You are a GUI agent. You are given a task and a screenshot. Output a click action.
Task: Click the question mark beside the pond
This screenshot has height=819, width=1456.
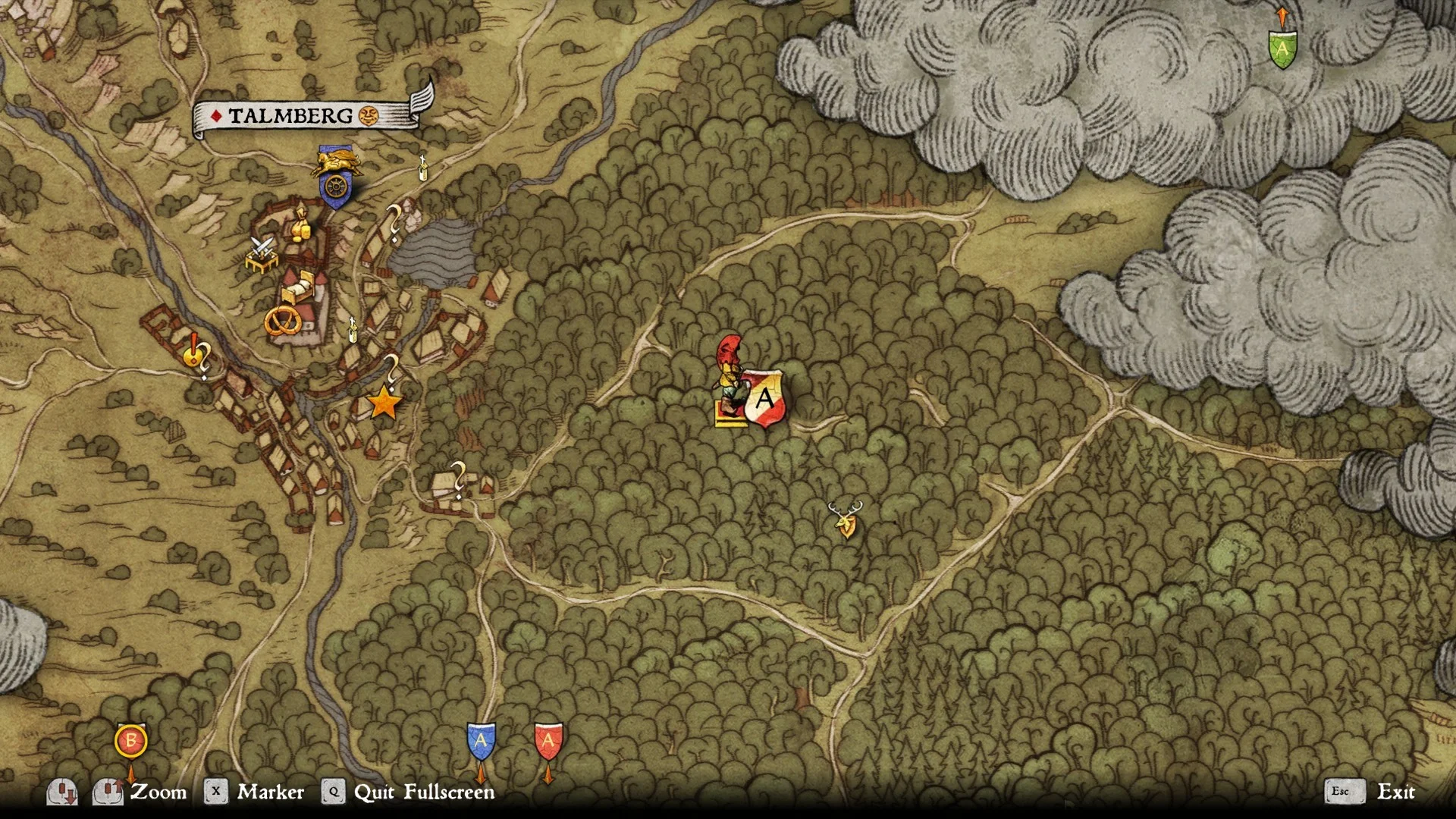[394, 222]
